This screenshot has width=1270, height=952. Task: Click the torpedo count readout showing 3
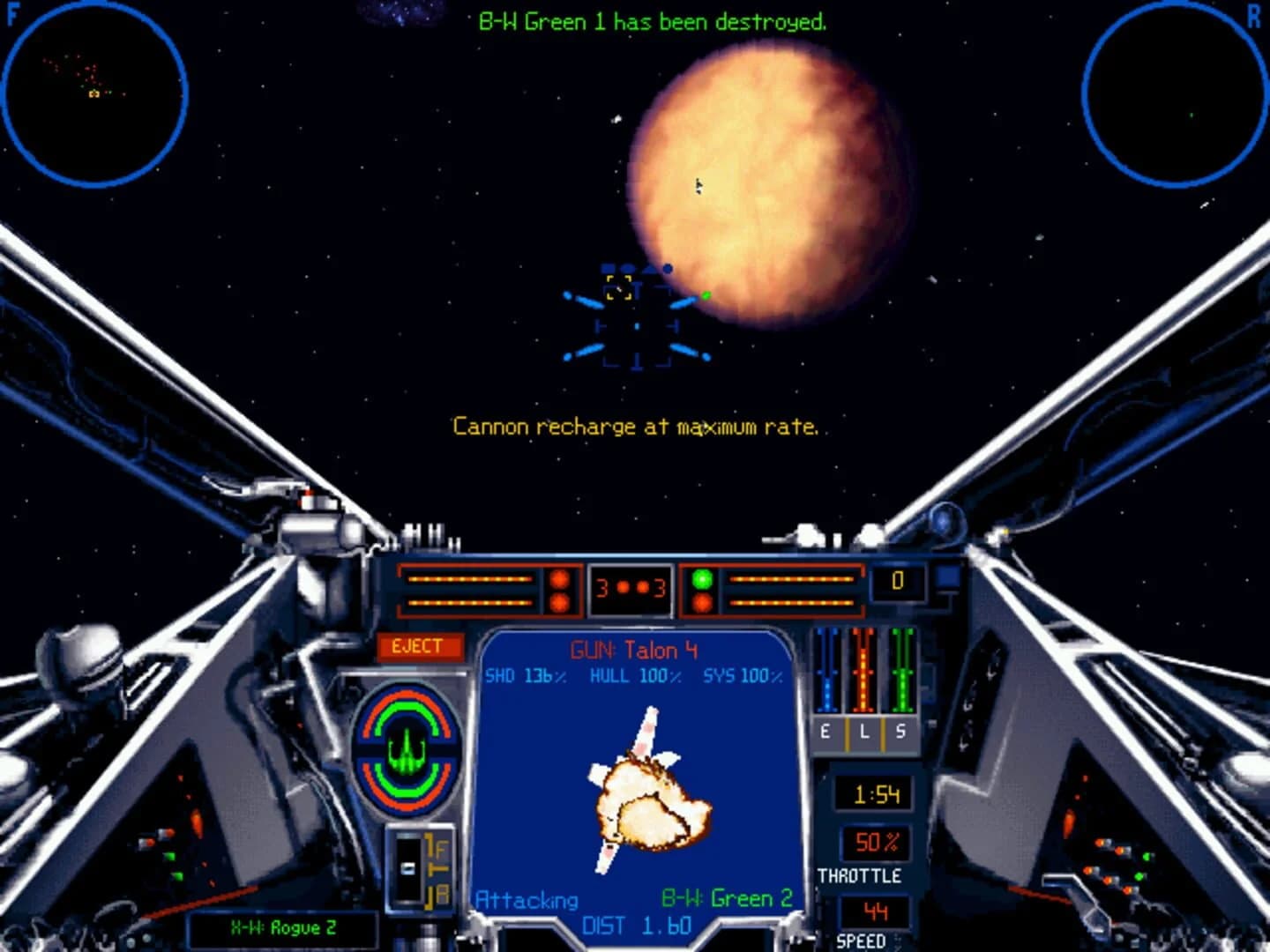pos(632,589)
